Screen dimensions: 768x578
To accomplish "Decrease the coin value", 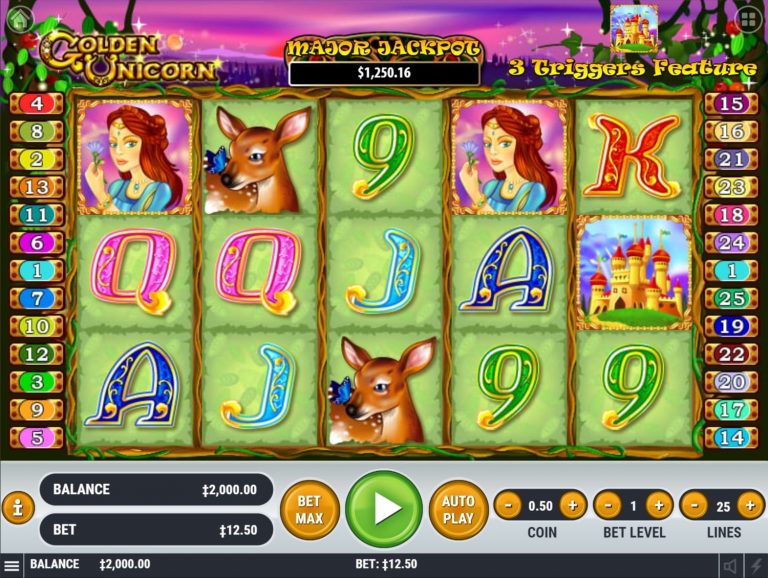I will click(x=509, y=505).
